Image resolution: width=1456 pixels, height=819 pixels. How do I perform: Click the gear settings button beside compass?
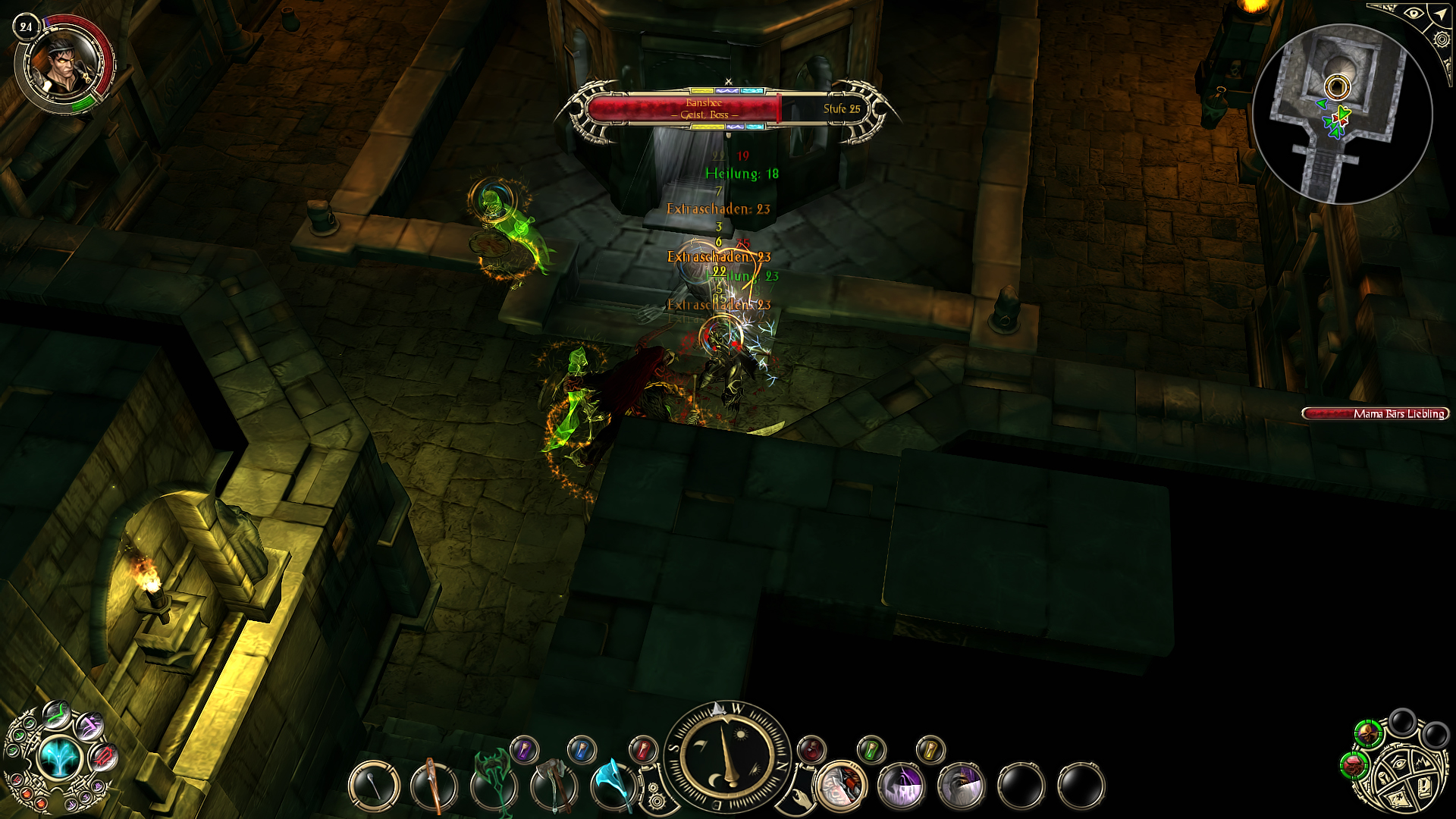tap(656, 800)
